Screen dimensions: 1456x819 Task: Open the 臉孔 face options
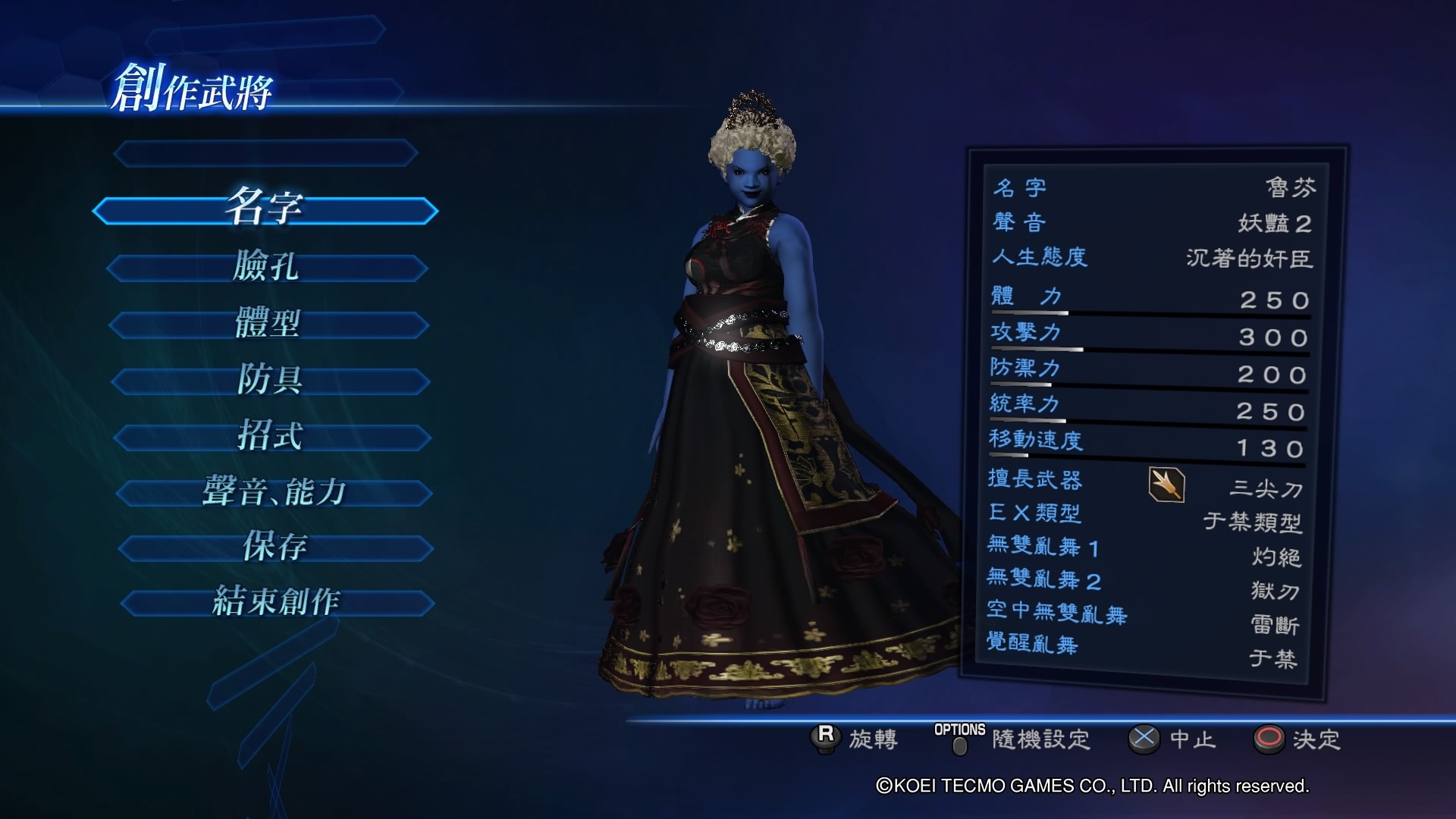(267, 267)
